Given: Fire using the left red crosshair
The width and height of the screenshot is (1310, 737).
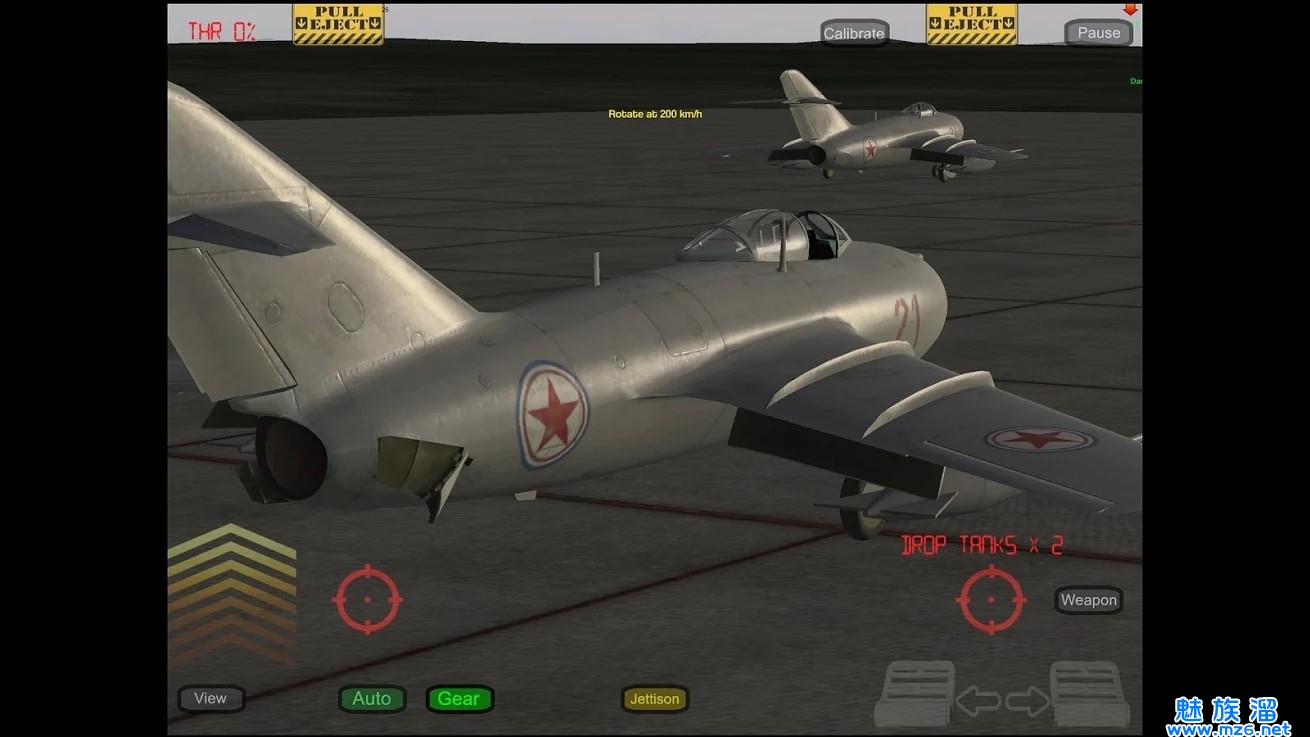Looking at the screenshot, I should pos(367,599).
